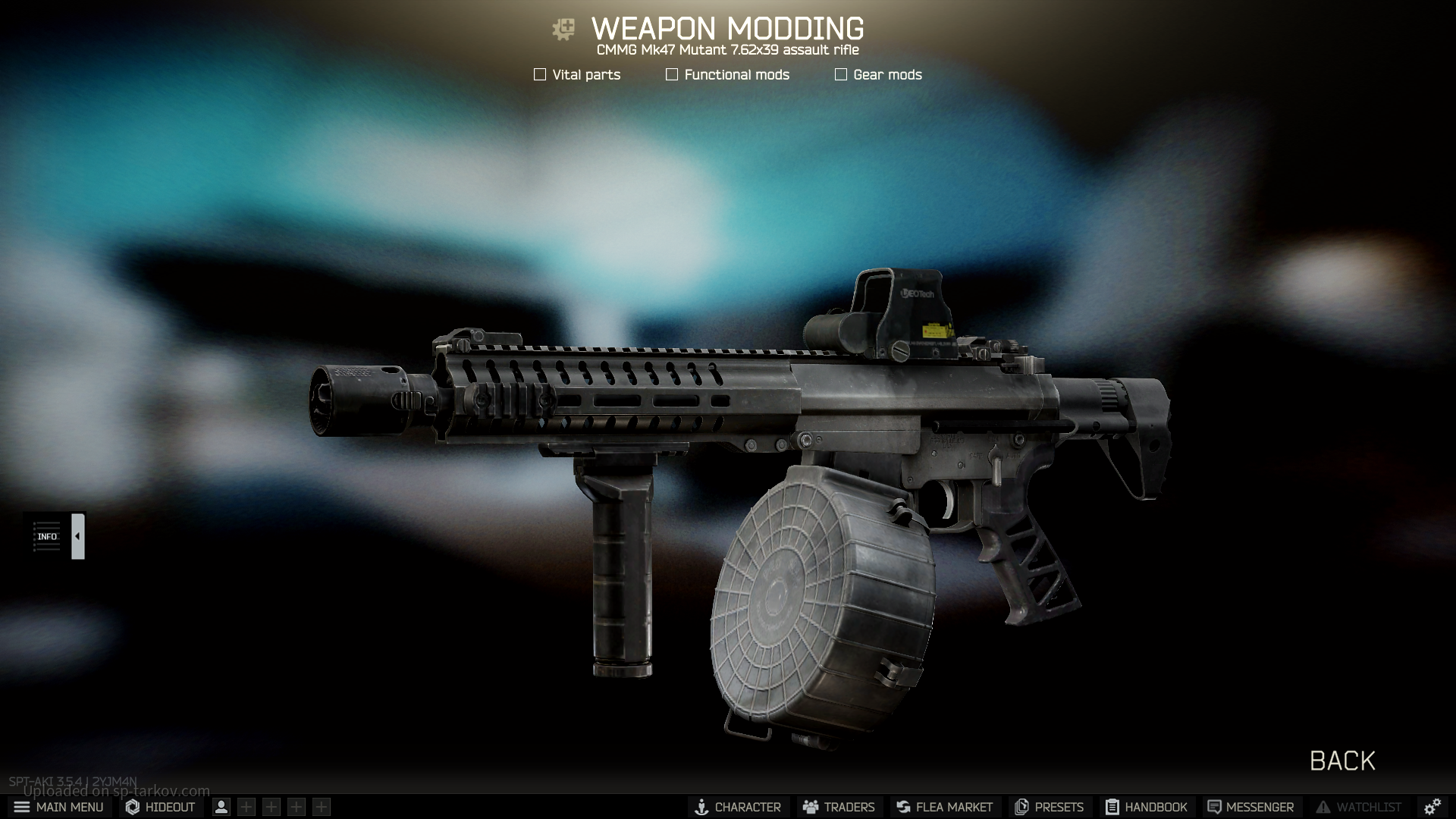
Task: Select the player profile icon
Action: (x=221, y=807)
